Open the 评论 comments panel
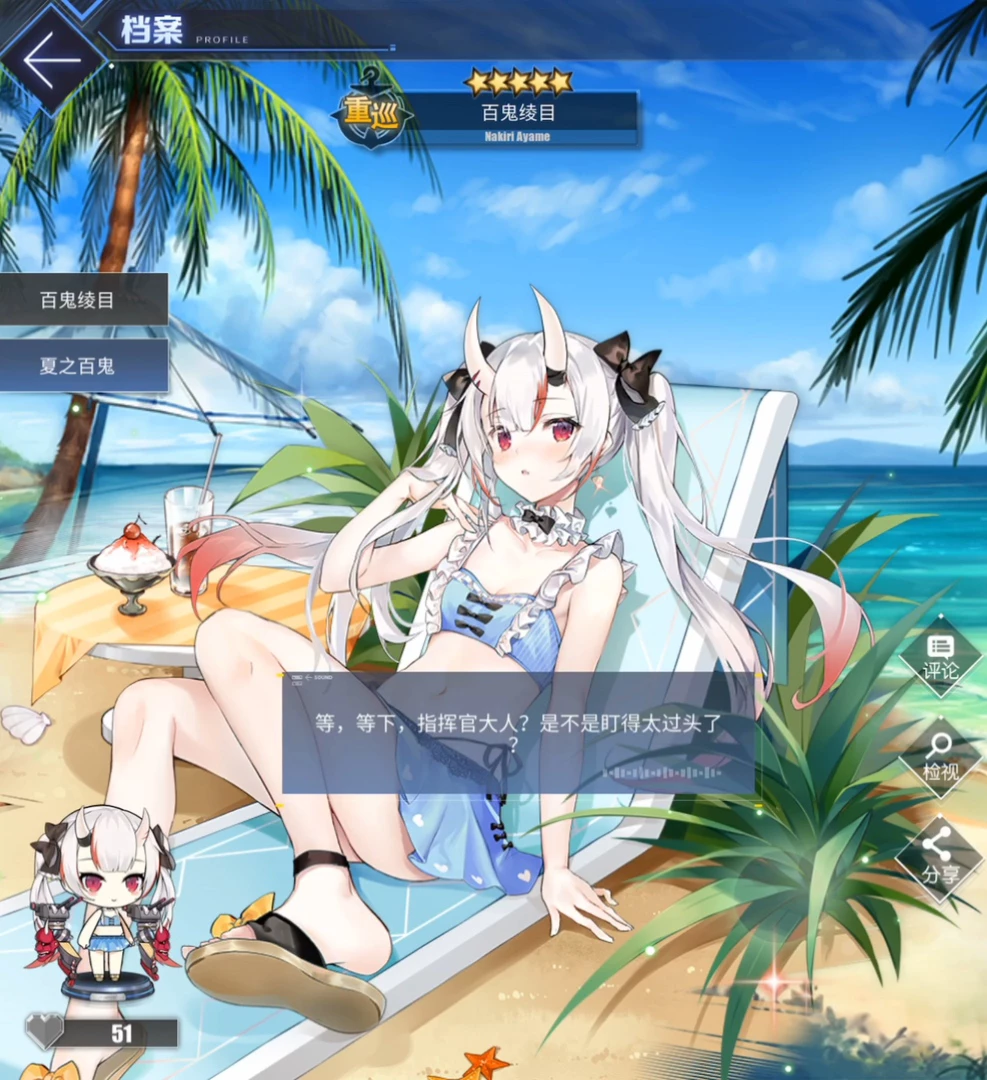Image resolution: width=987 pixels, height=1080 pixels. (x=940, y=656)
